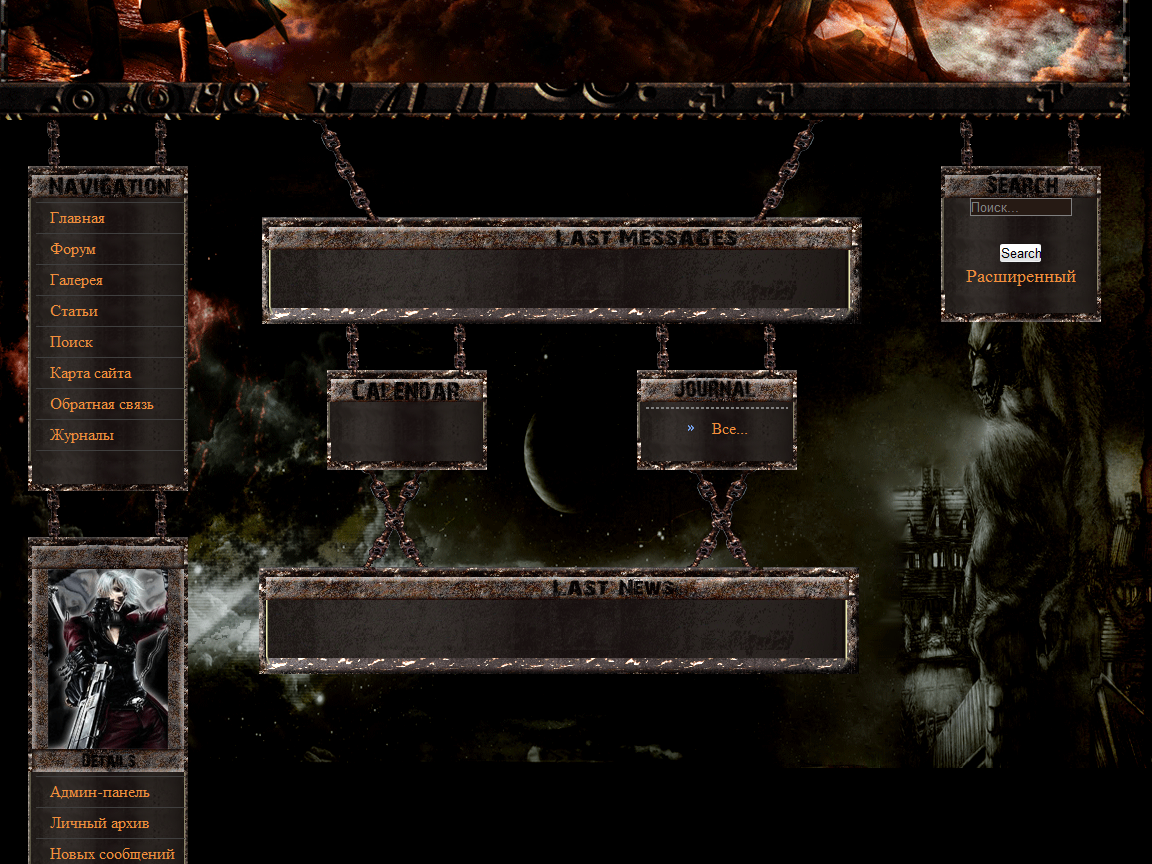Choose the Журналы navigation entry
The height and width of the screenshot is (864, 1152).
[82, 435]
